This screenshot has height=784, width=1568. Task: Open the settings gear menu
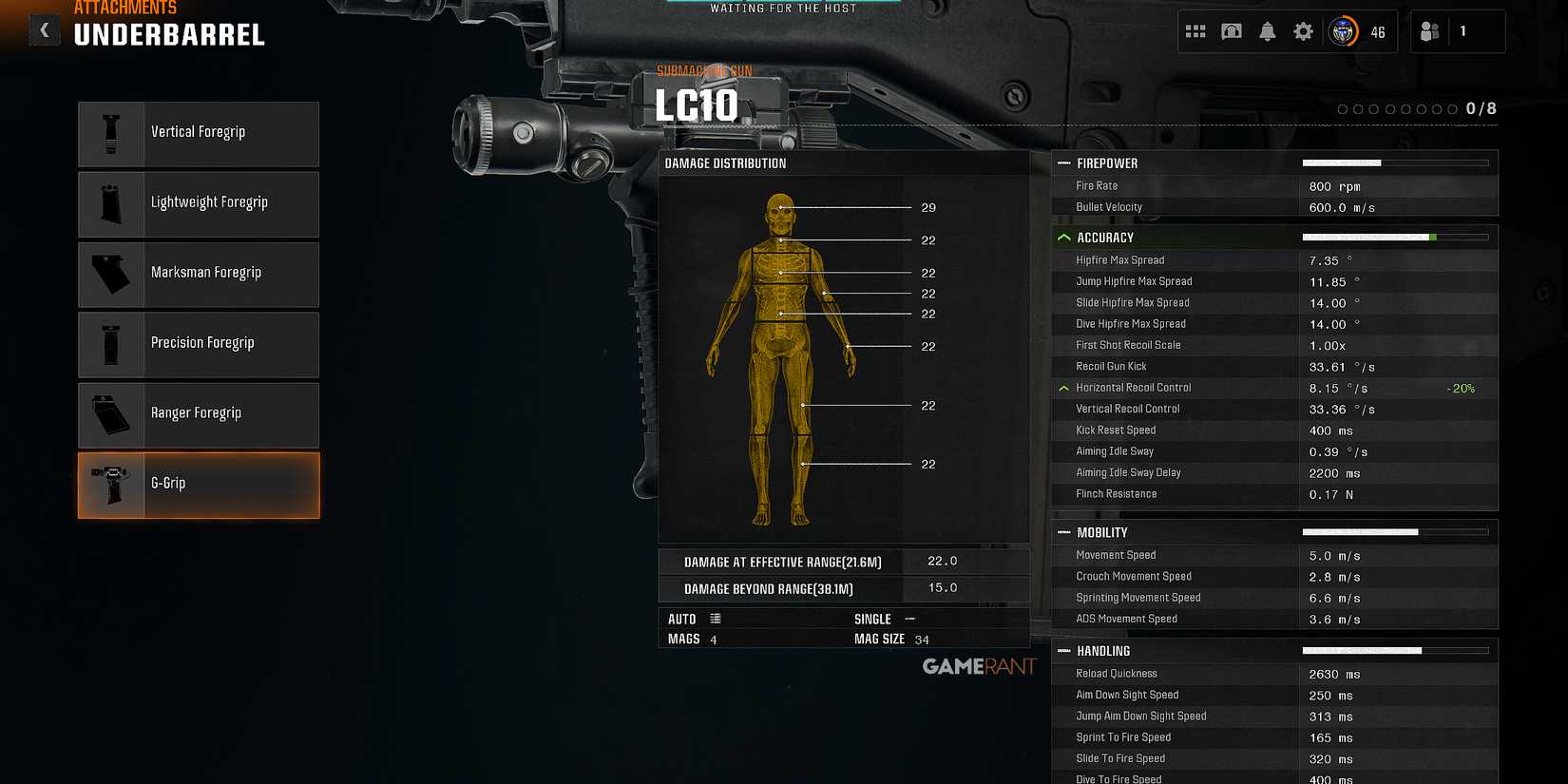point(1302,31)
